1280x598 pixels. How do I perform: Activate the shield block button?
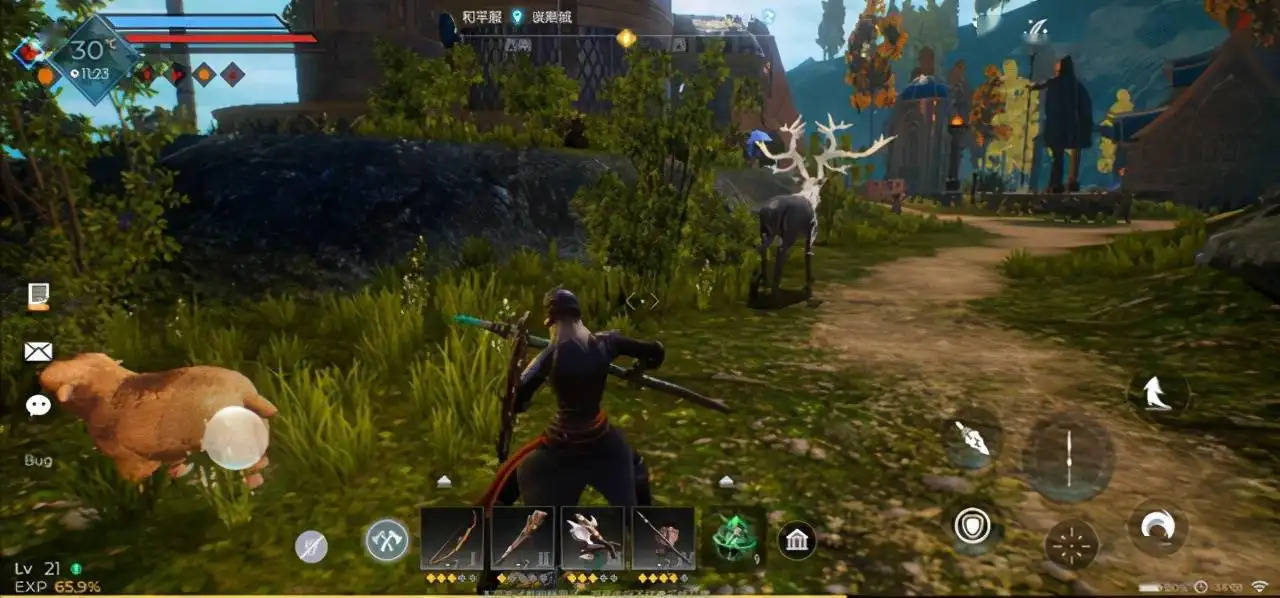click(x=972, y=526)
